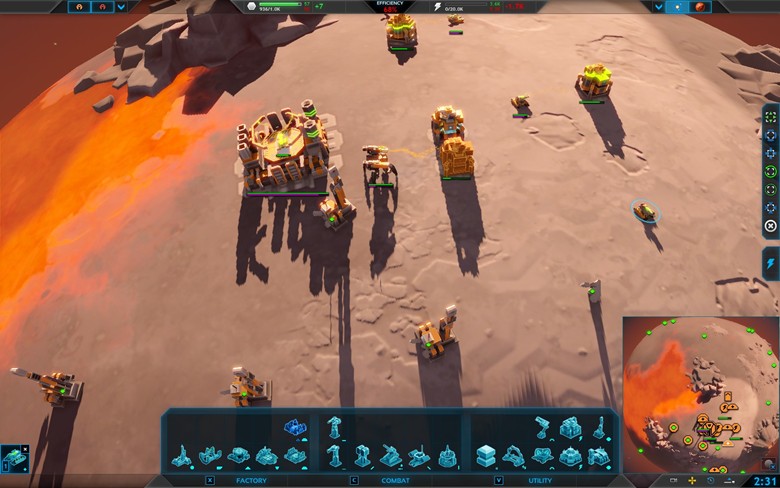The image size is (780, 488).
Task: Switch to the UTILITY build tab
Action: (x=541, y=481)
